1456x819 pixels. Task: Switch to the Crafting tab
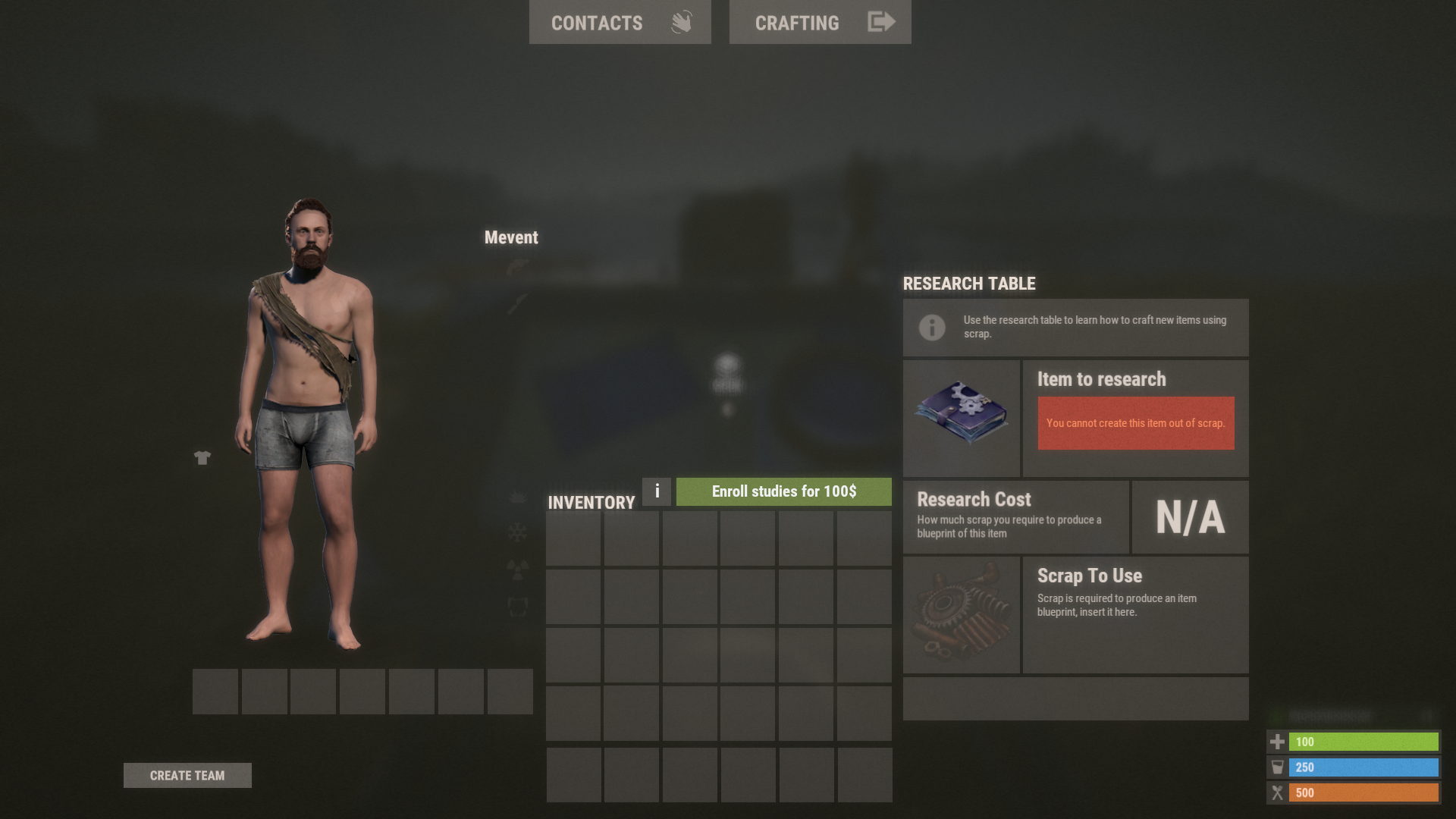[820, 22]
